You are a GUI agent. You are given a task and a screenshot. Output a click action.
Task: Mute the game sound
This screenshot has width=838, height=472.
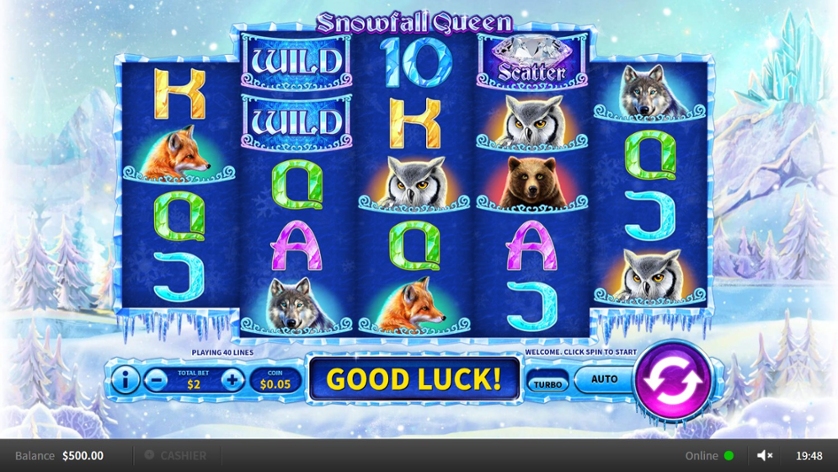tap(765, 455)
